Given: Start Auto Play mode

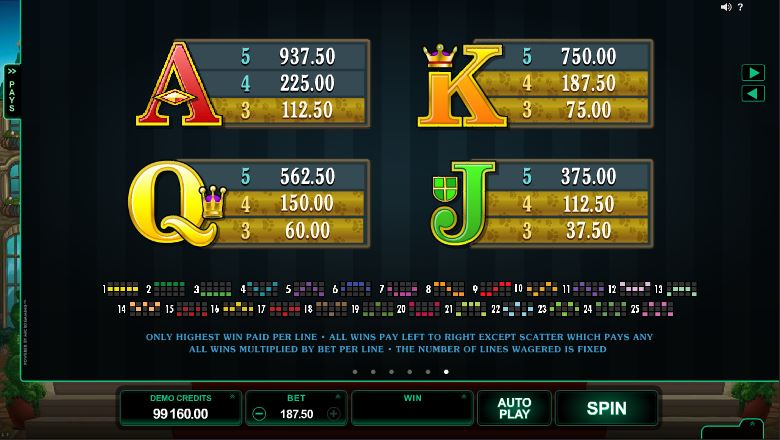Looking at the screenshot, I should [514, 408].
